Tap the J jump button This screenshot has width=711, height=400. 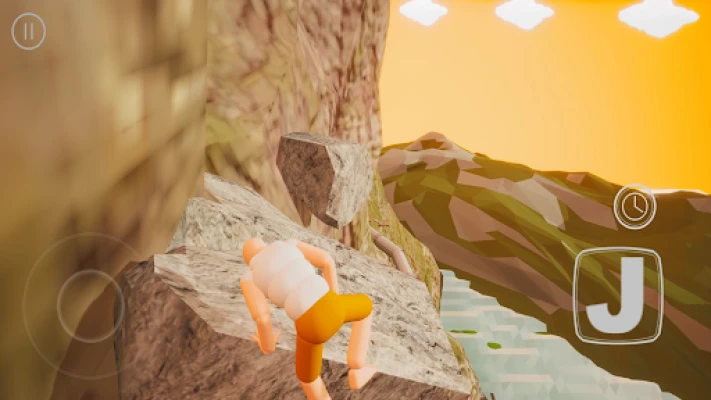[x=618, y=295]
